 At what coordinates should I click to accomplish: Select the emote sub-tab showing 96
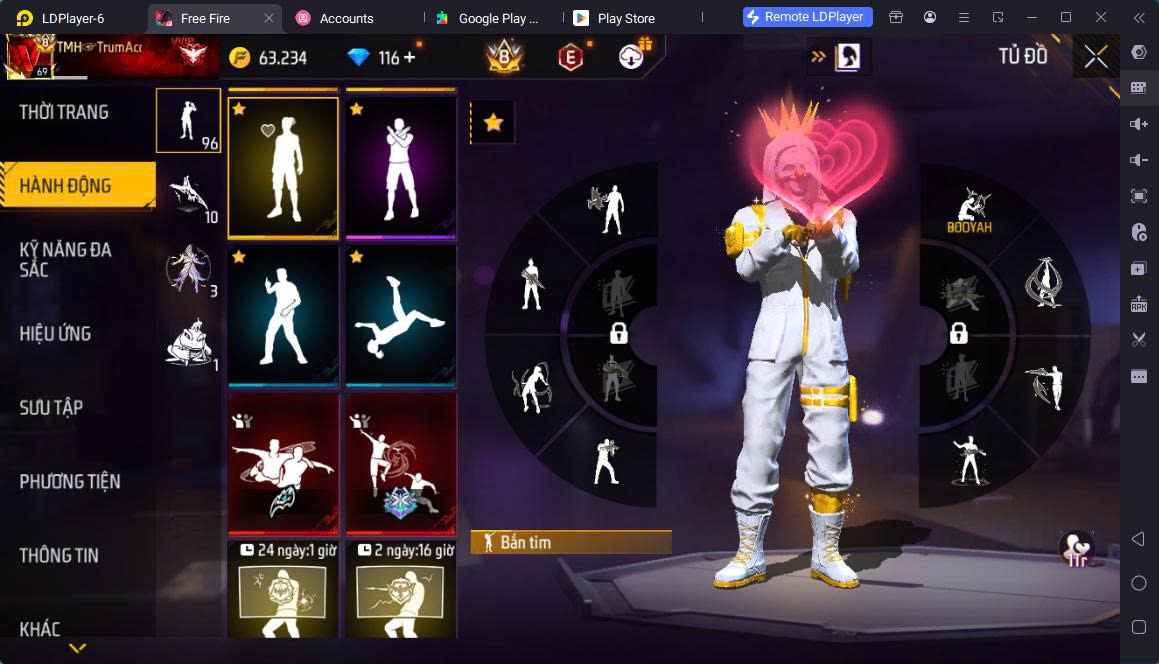point(188,121)
